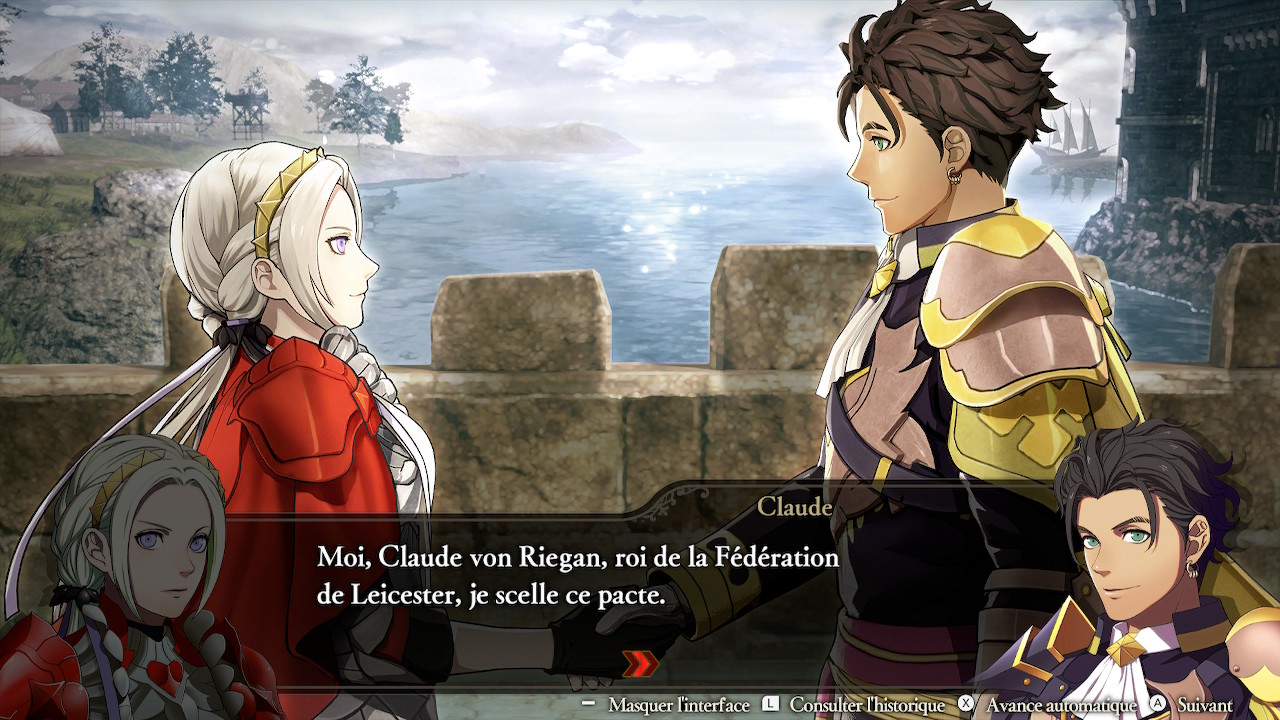Click the X button icon in hint bar

click(964, 703)
